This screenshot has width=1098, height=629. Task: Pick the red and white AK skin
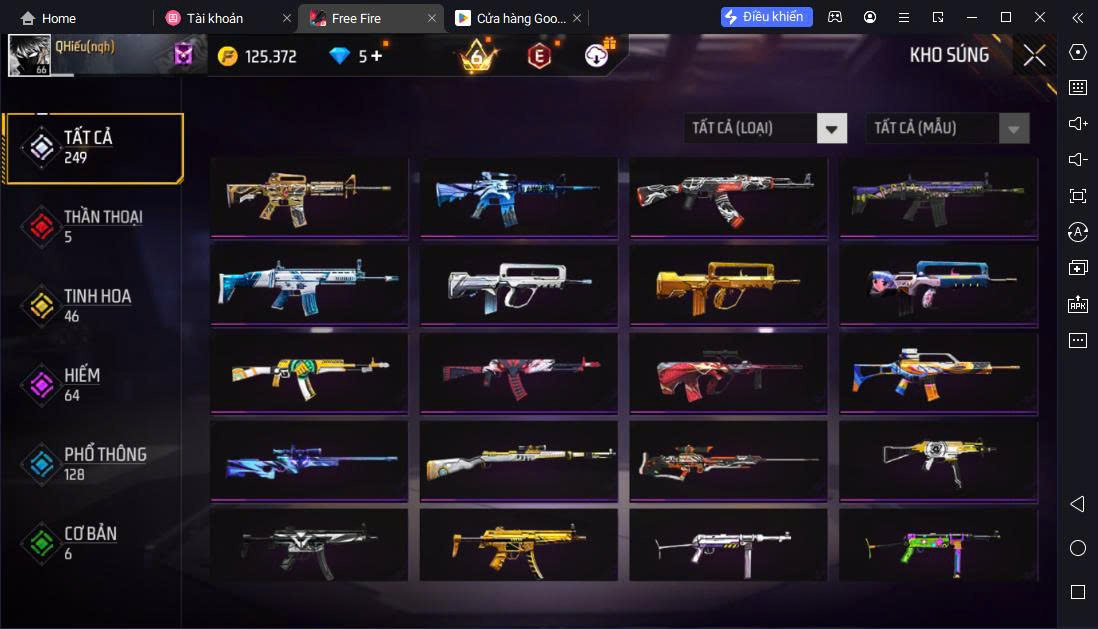(x=728, y=197)
